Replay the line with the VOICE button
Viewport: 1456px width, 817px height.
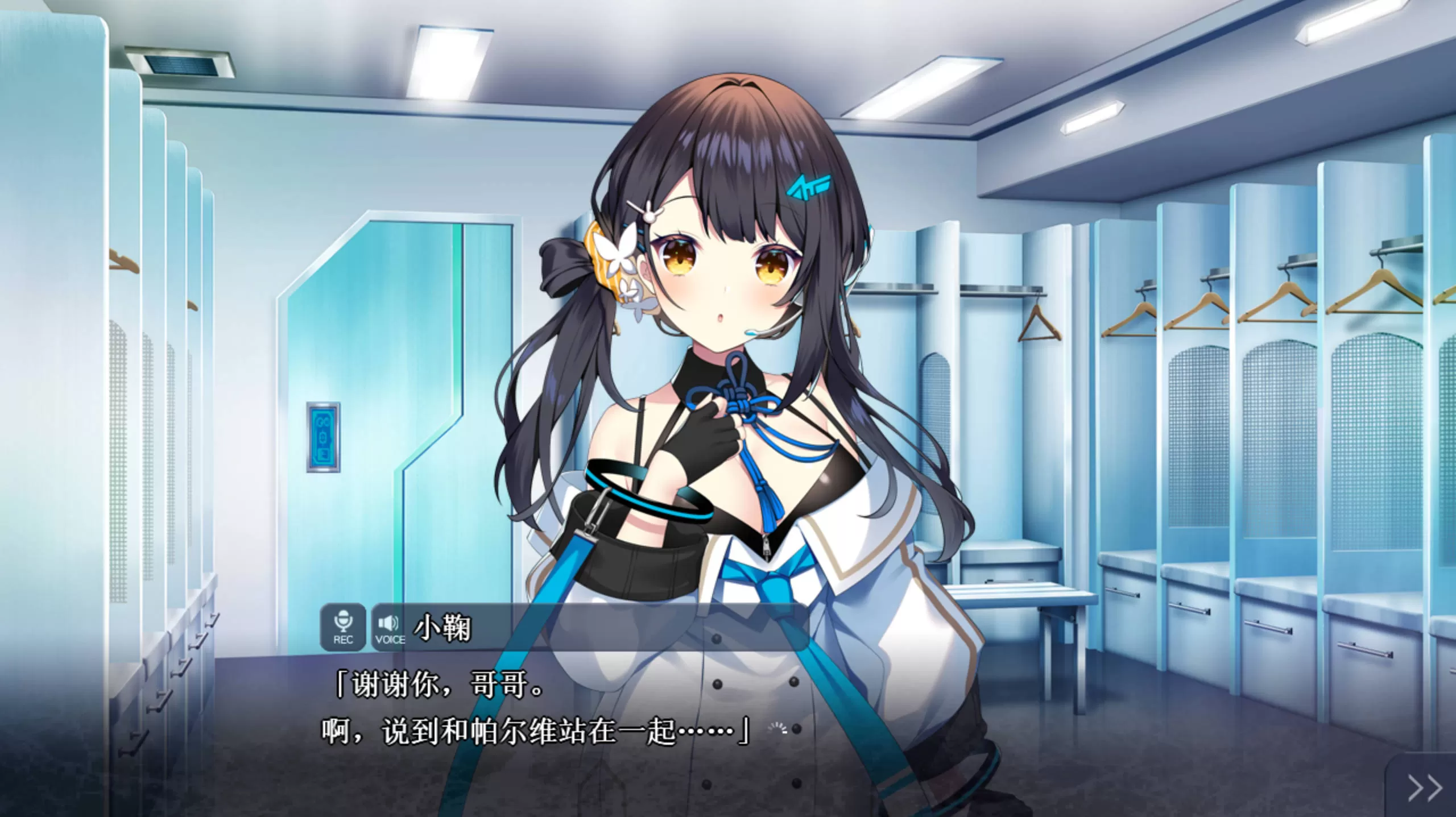point(390,627)
